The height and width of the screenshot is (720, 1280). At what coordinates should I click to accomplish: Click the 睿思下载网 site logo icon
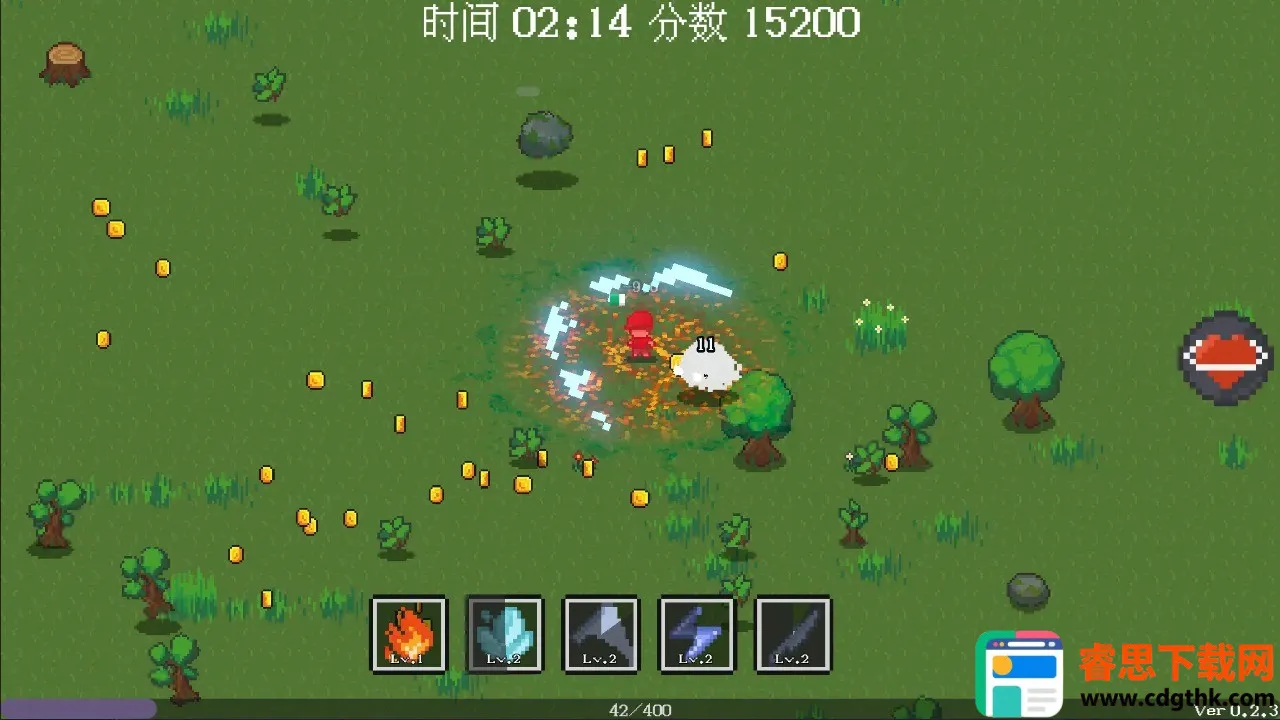(x=1018, y=672)
